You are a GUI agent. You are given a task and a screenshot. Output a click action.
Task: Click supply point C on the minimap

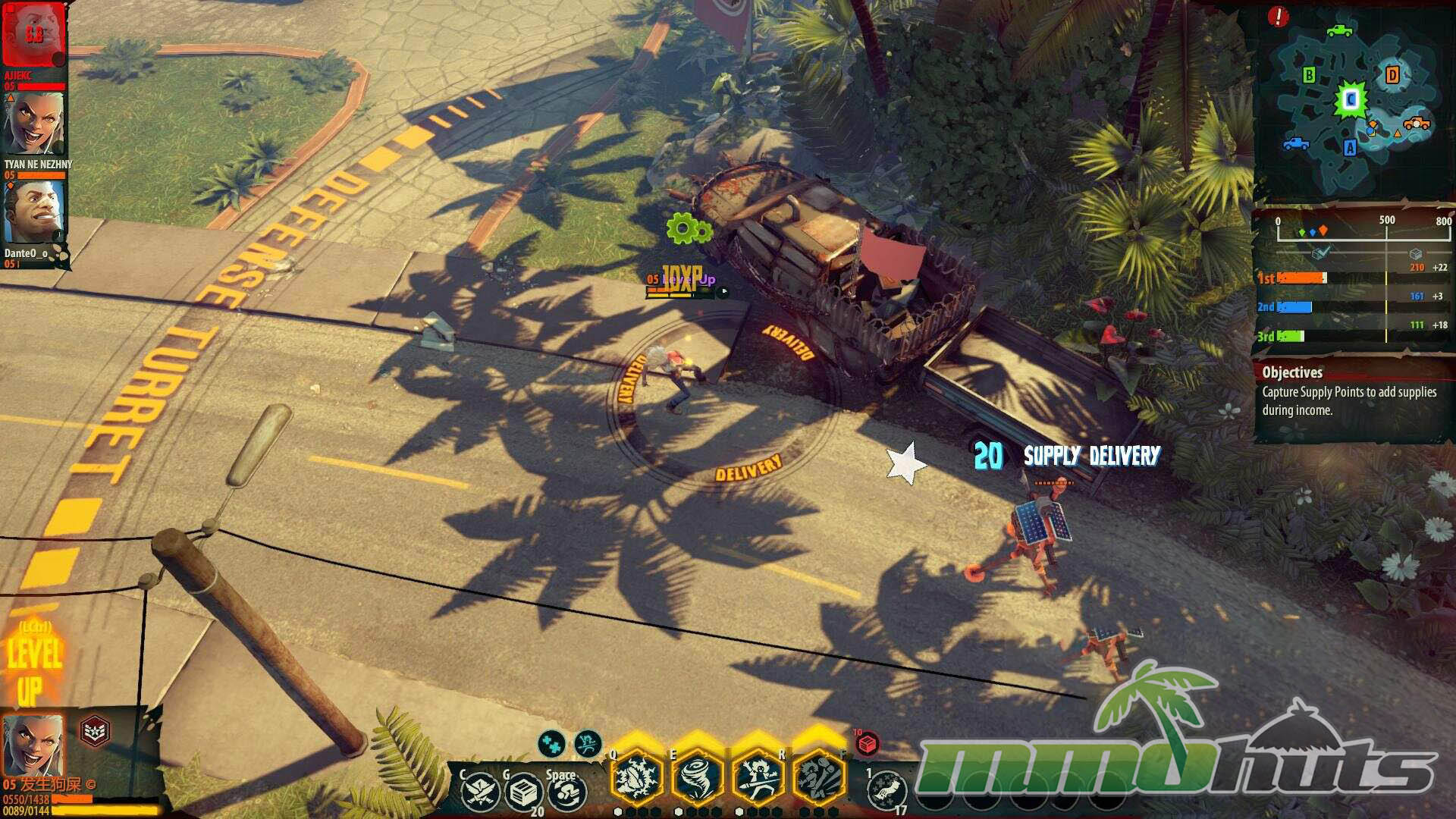coord(1351,99)
